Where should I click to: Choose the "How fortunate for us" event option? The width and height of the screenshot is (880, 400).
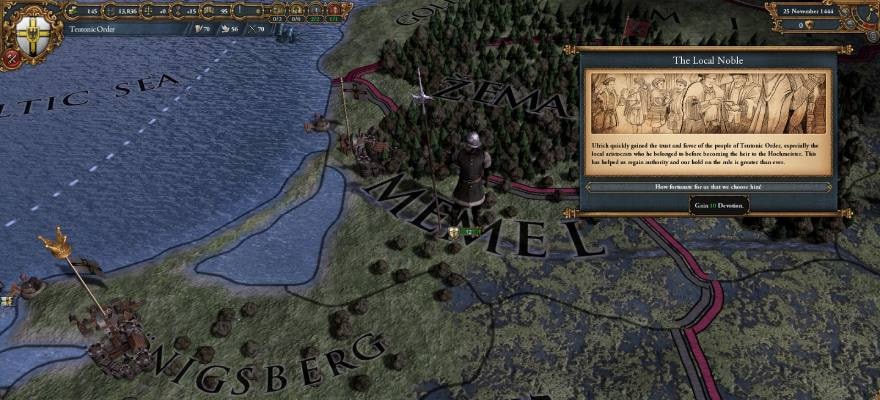coord(708,187)
